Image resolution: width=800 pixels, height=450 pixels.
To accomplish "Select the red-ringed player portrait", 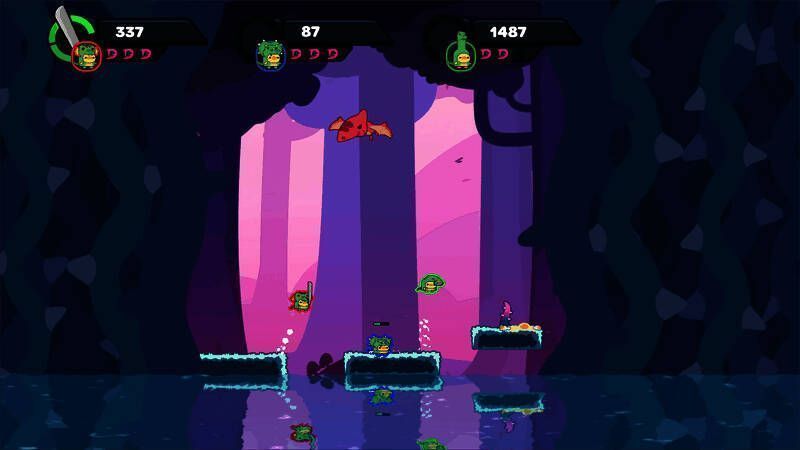I will pos(86,56).
